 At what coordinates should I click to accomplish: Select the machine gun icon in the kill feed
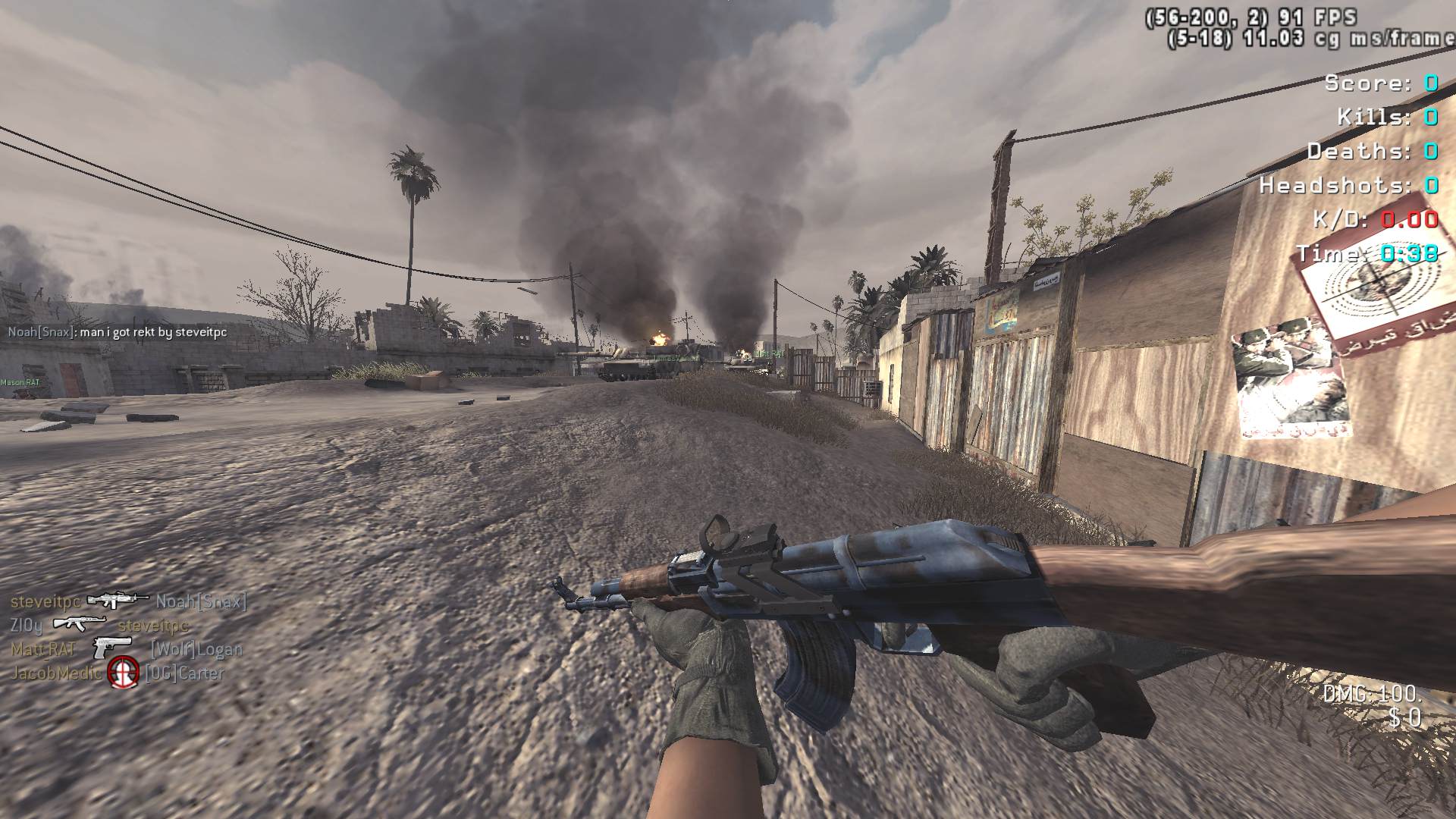(118, 601)
